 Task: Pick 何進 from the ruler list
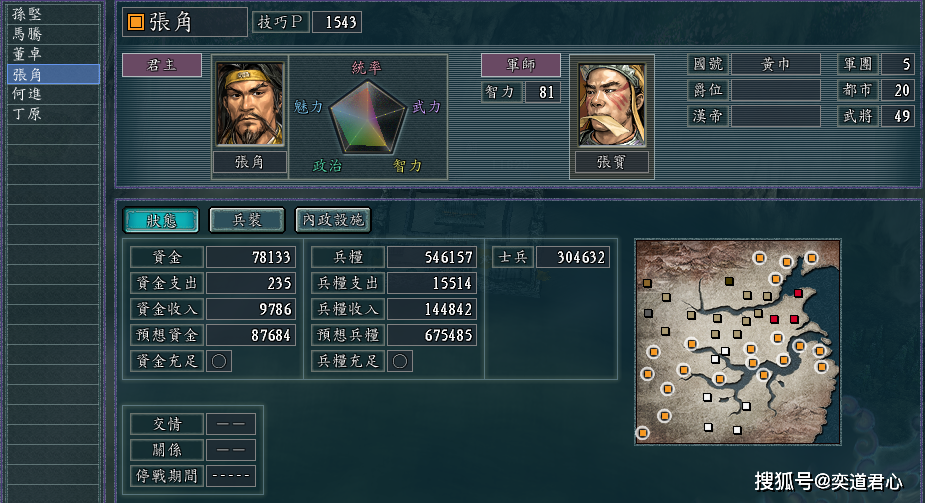click(52, 94)
